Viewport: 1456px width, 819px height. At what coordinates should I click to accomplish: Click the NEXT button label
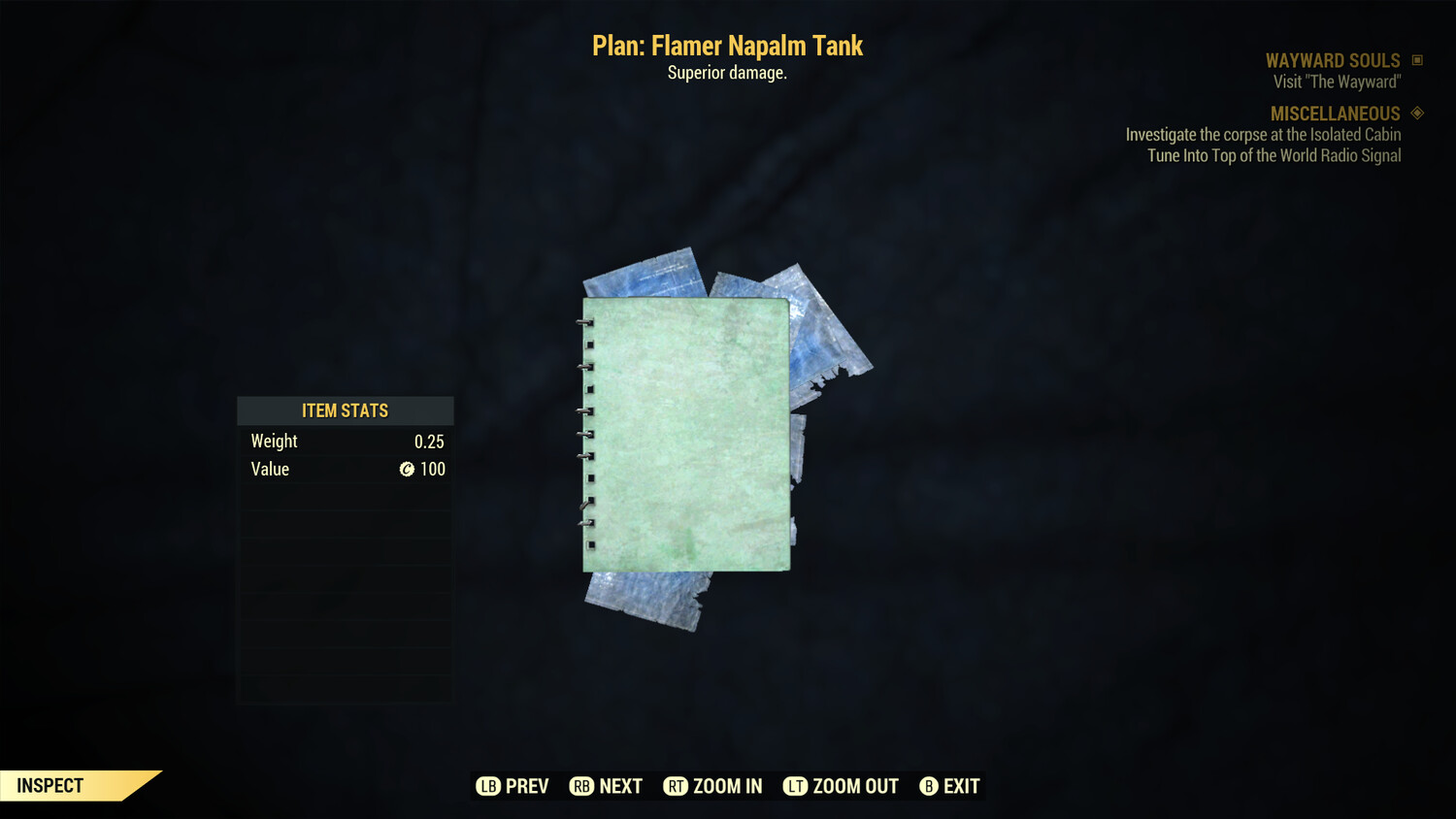[x=622, y=786]
